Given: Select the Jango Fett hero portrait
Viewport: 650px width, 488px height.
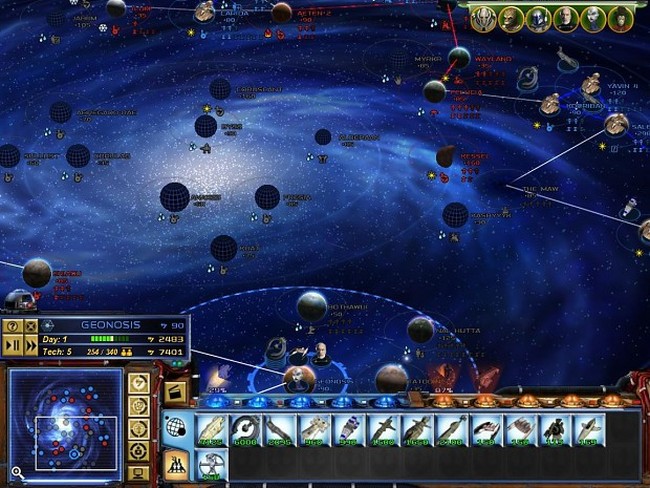Looking at the screenshot, I should click(538, 16).
